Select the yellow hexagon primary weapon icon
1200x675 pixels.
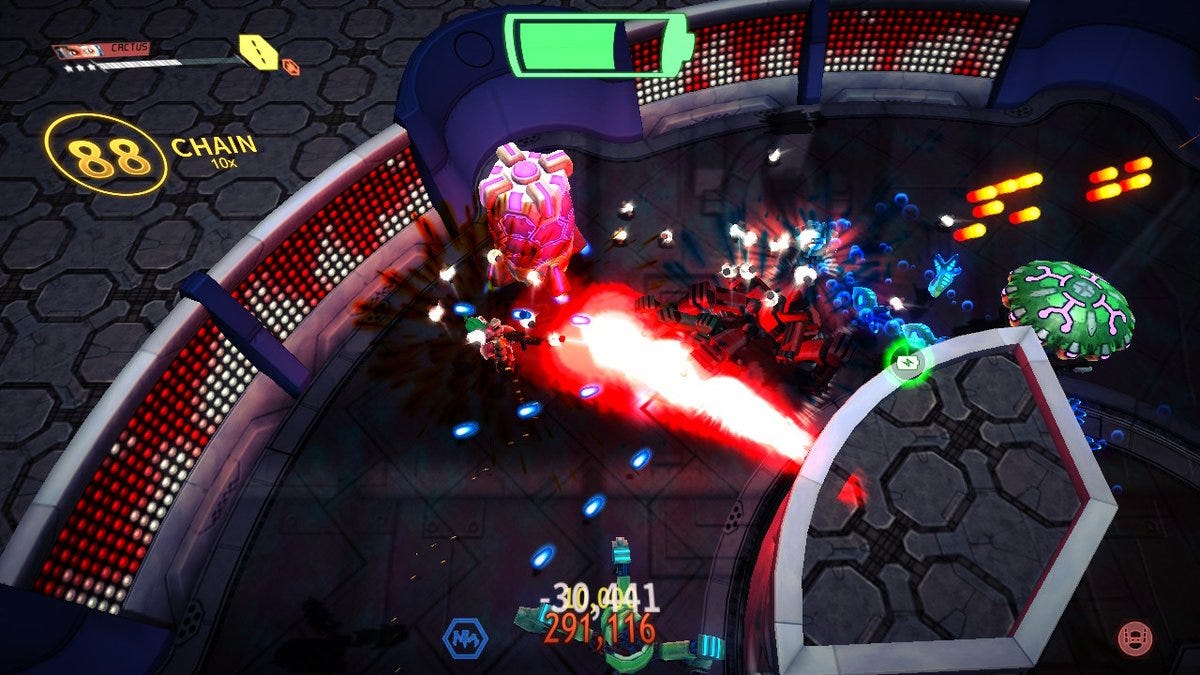click(258, 51)
